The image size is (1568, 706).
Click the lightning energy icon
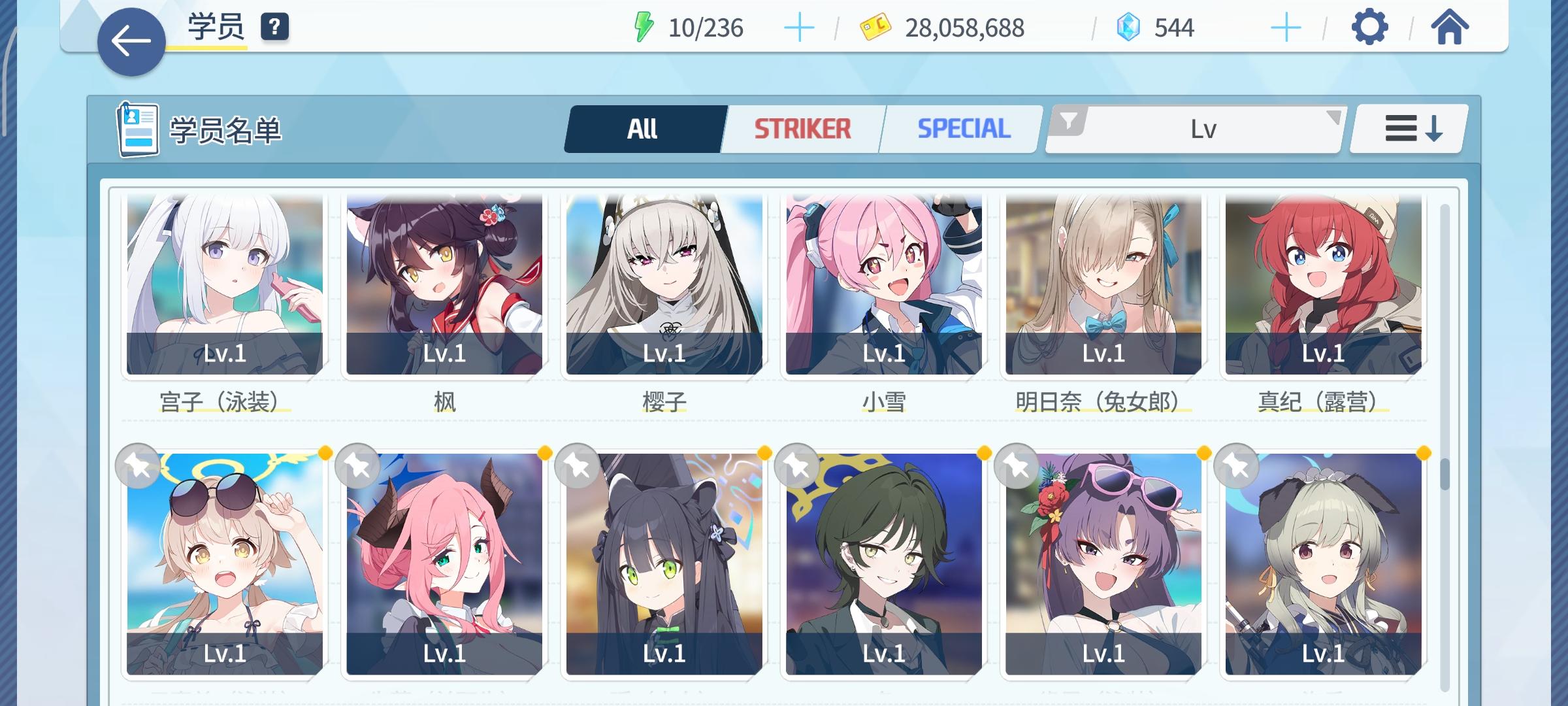[x=644, y=26]
